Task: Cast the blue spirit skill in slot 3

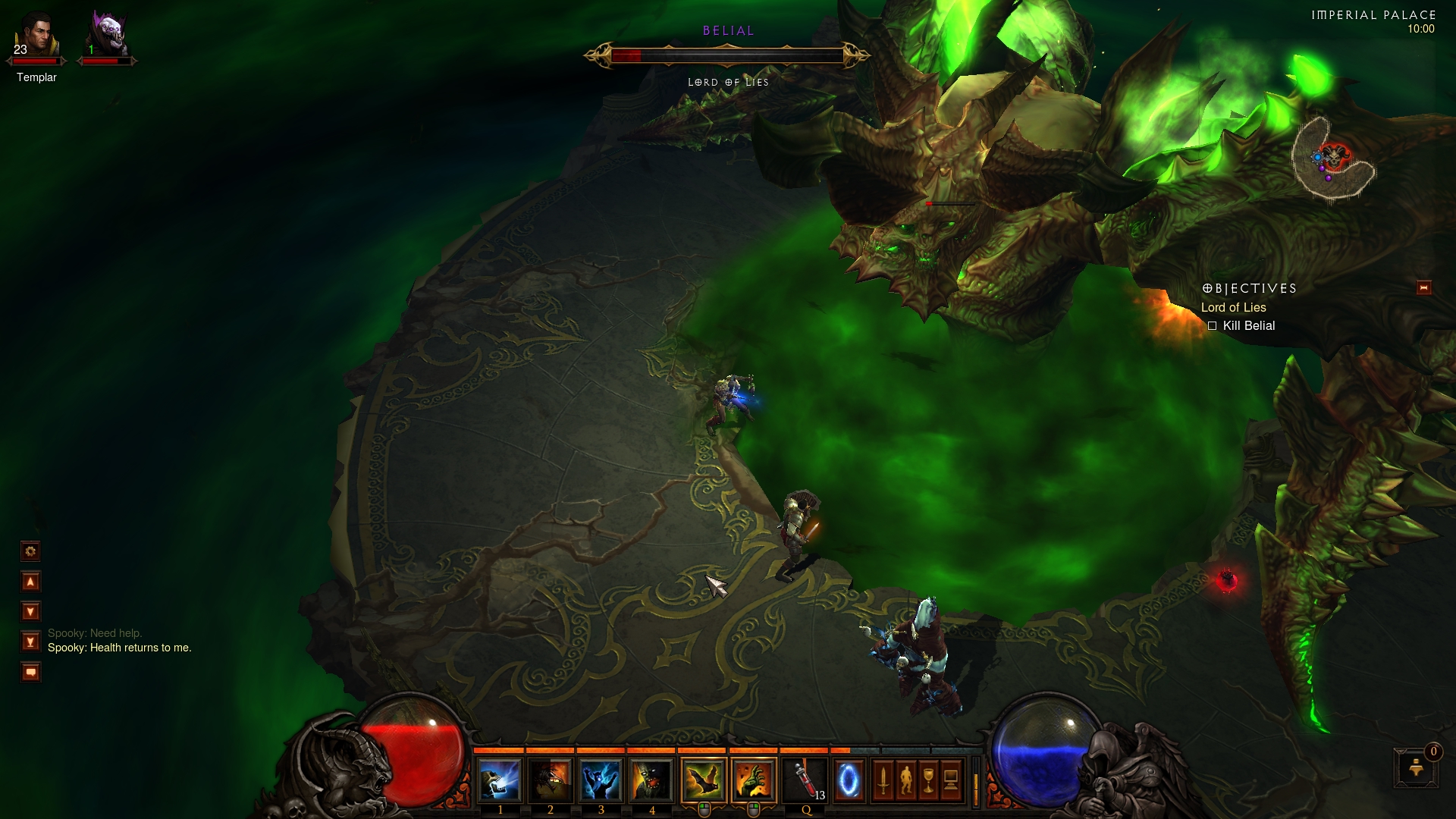Action: pyautogui.click(x=601, y=780)
